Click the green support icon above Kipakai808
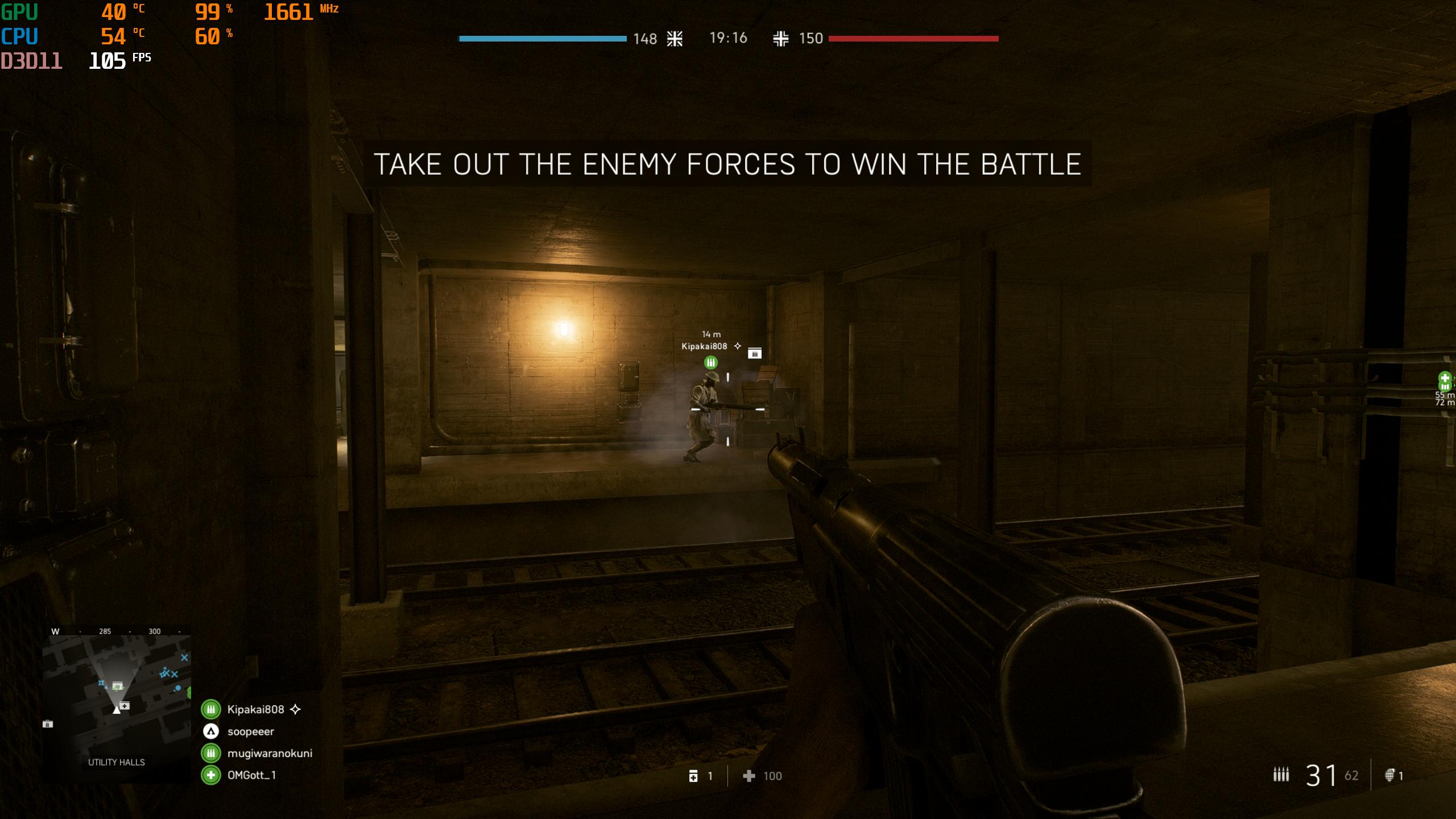 pyautogui.click(x=711, y=362)
